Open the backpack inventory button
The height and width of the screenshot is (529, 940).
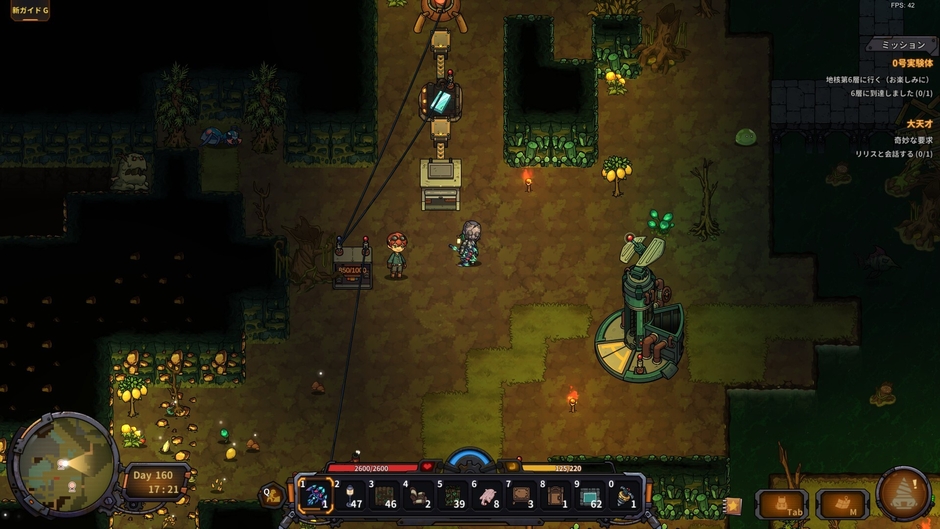pyautogui.click(x=782, y=504)
